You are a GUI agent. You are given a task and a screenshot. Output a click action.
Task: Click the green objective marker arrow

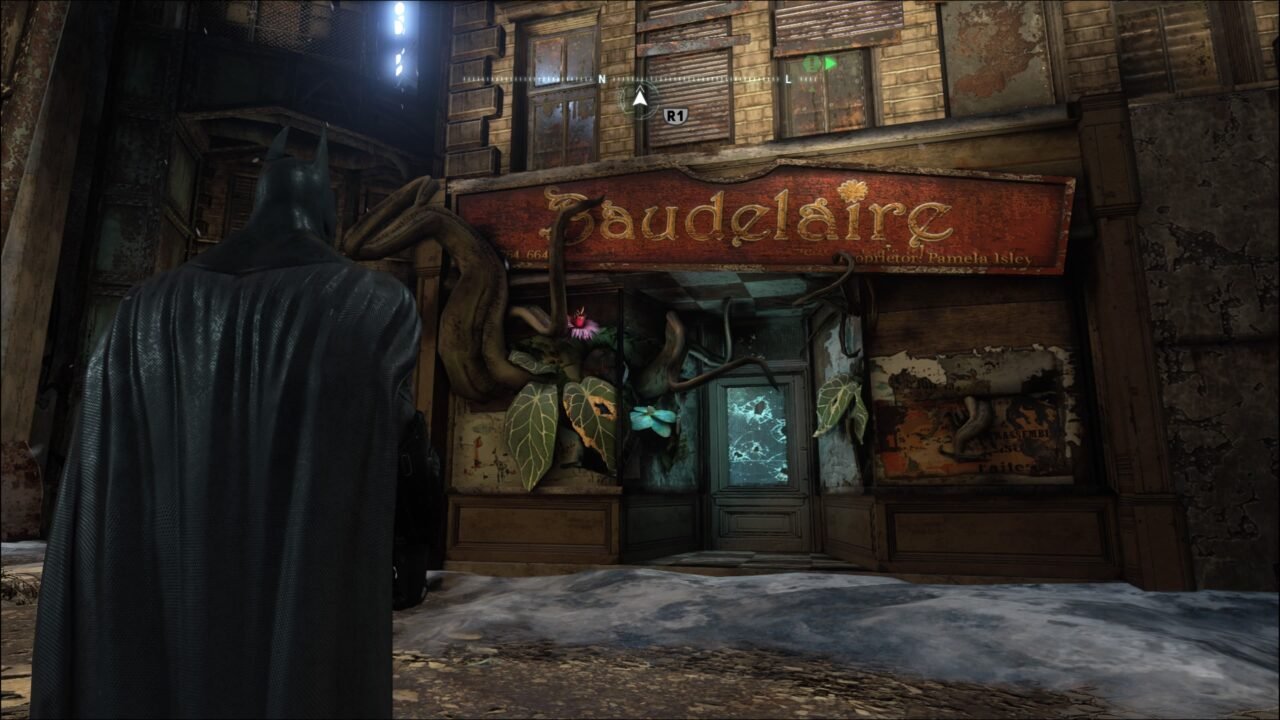[x=830, y=64]
